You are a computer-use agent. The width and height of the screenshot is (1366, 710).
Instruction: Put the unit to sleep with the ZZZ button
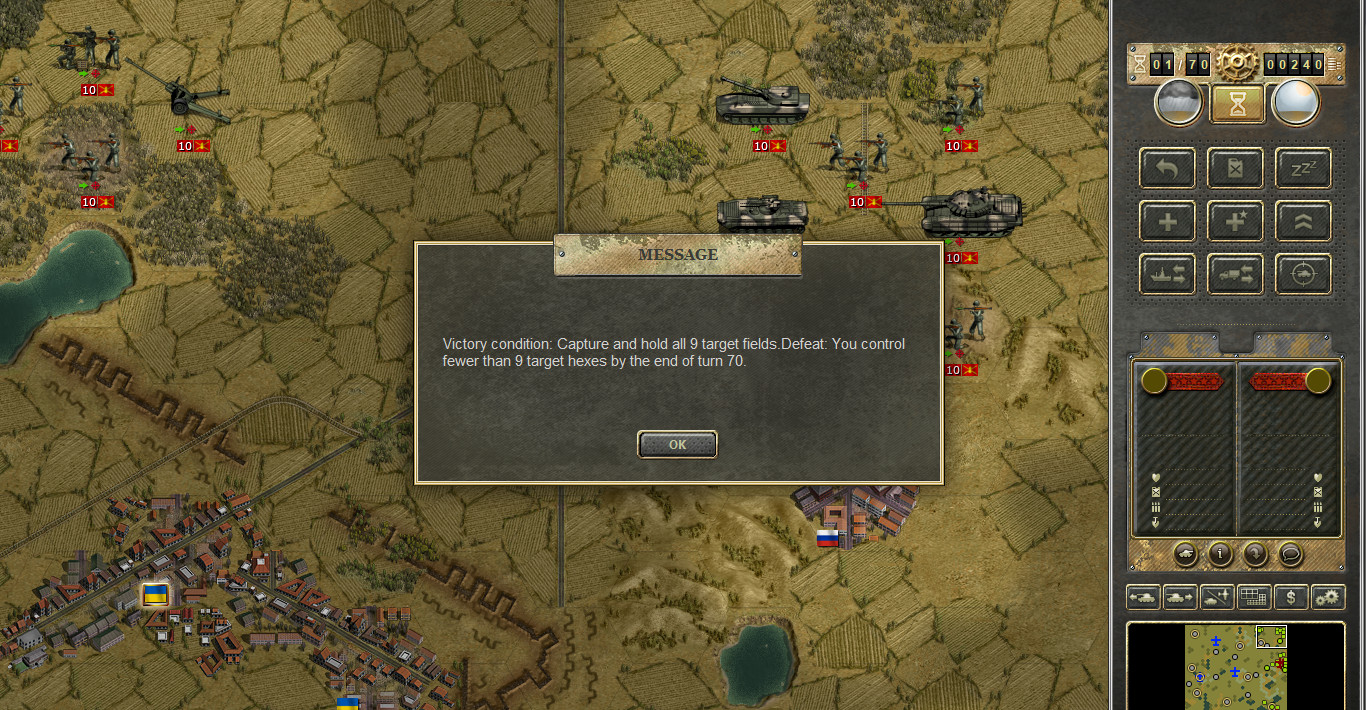[x=1303, y=168]
